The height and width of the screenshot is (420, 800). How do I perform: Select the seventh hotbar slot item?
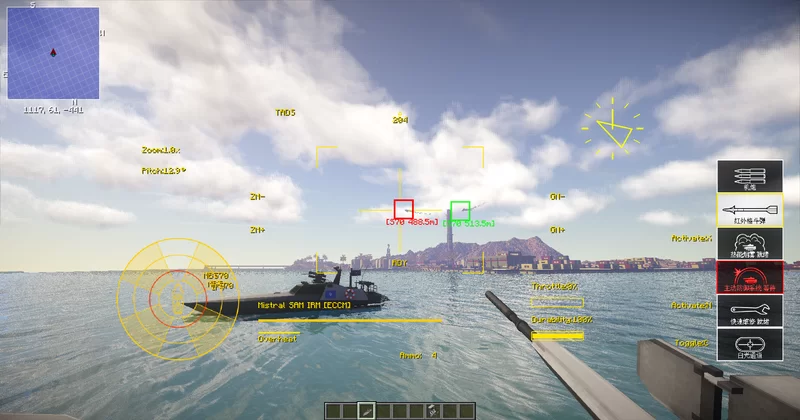pyautogui.click(x=432, y=410)
